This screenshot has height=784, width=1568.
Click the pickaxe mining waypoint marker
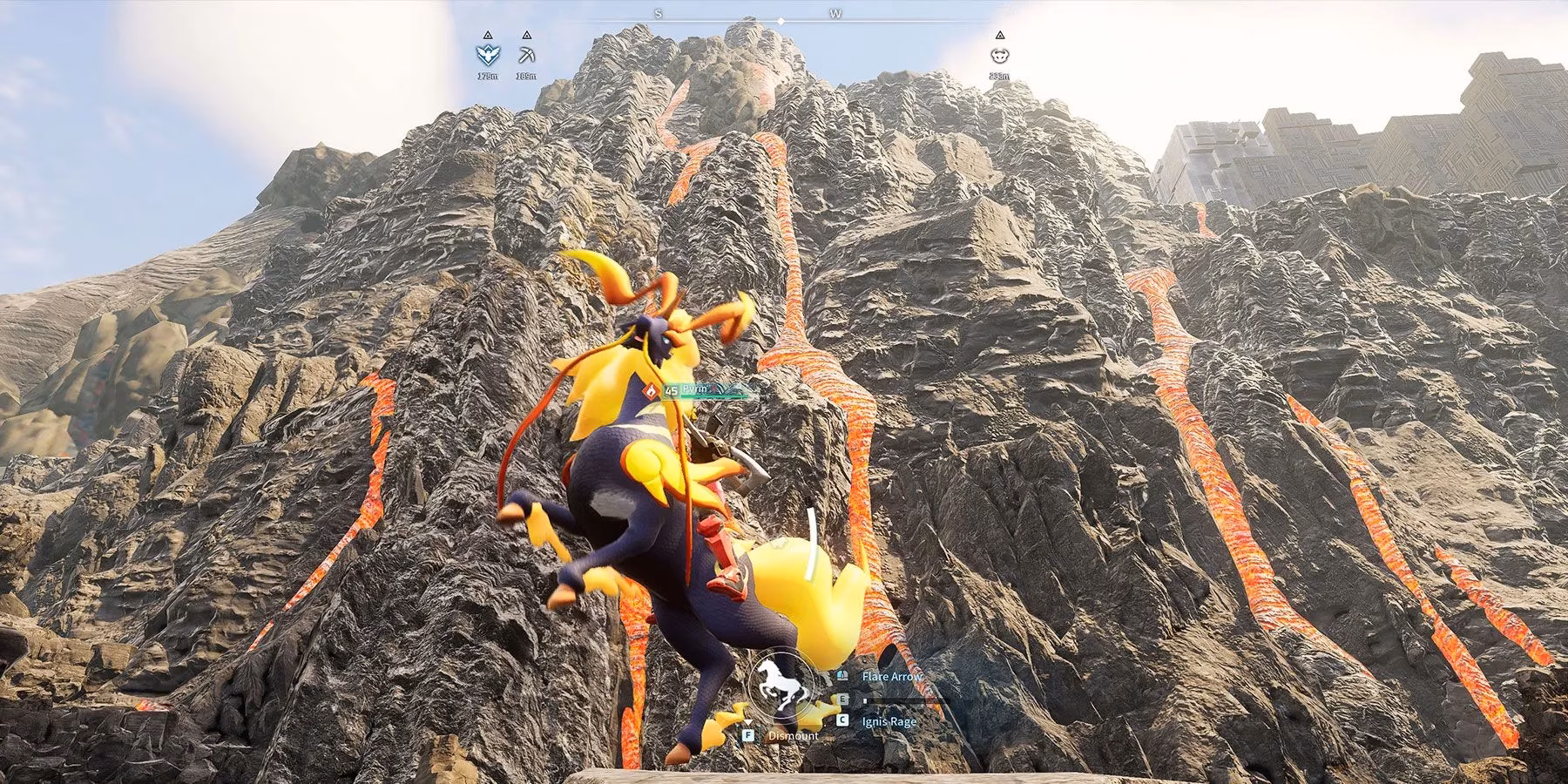(526, 55)
